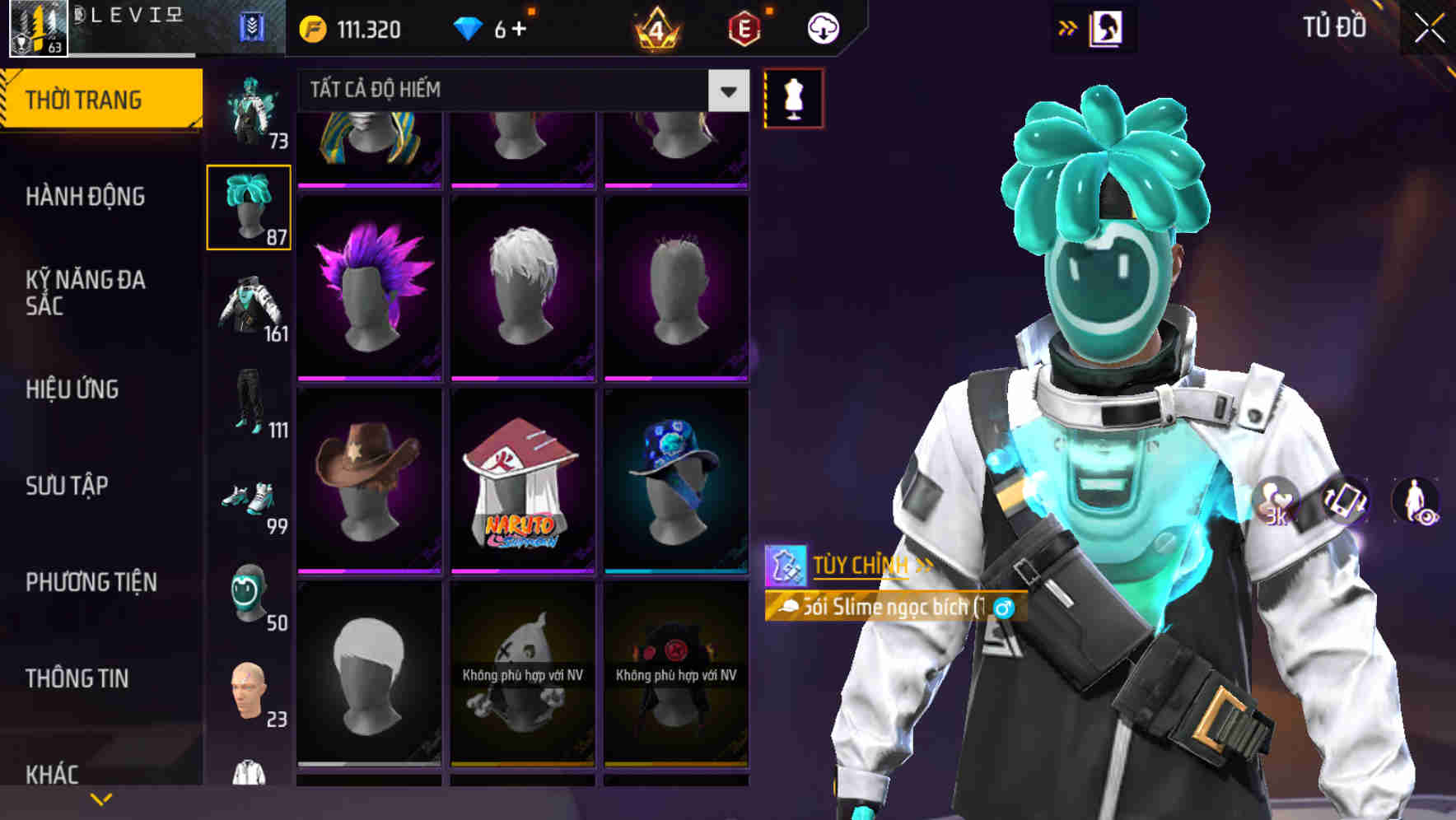Click the yellow double-chevron collapse arrow near the portrait icon
The image size is (1456, 820).
[1067, 27]
